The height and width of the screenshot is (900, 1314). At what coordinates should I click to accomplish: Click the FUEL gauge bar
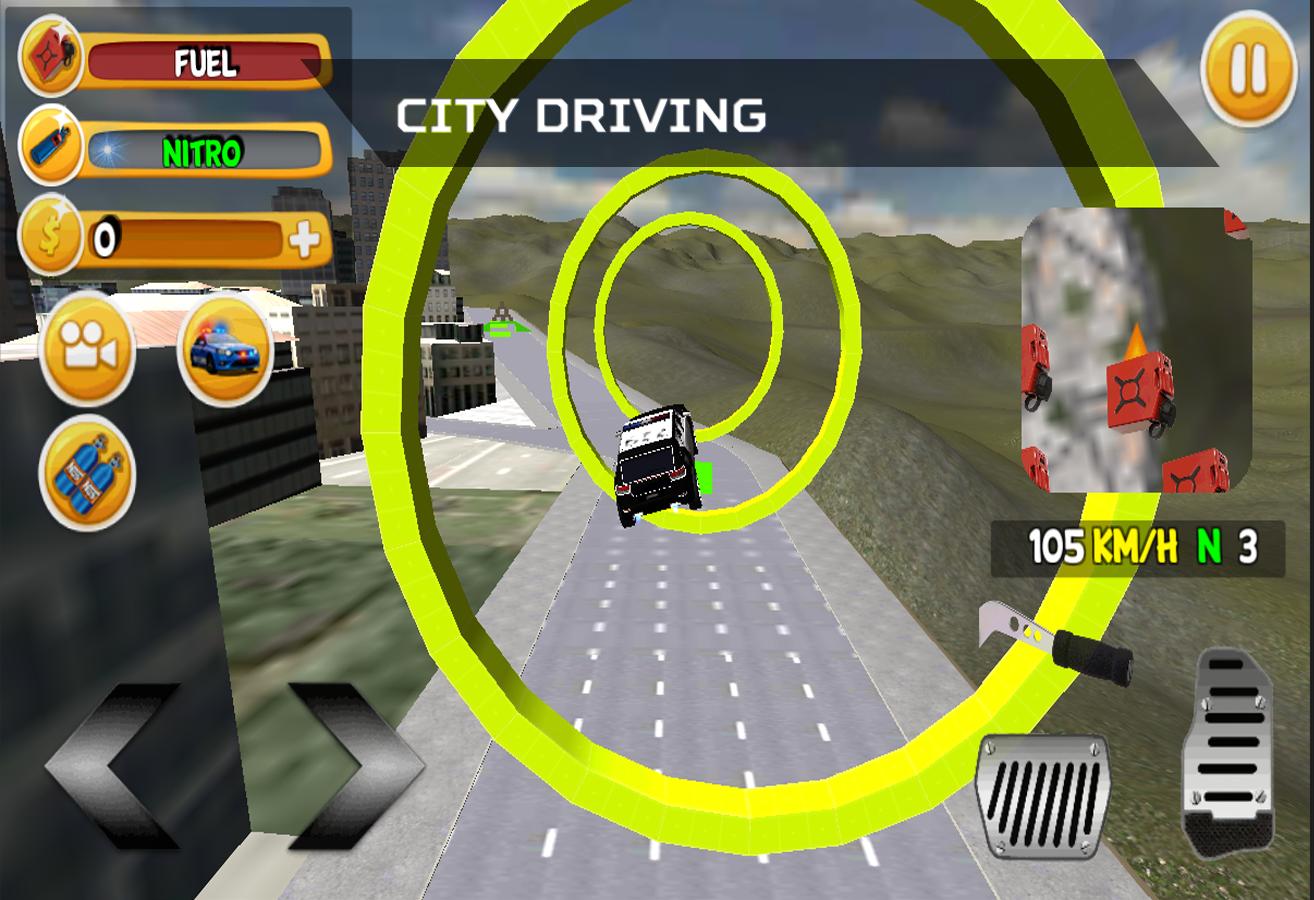[205, 60]
